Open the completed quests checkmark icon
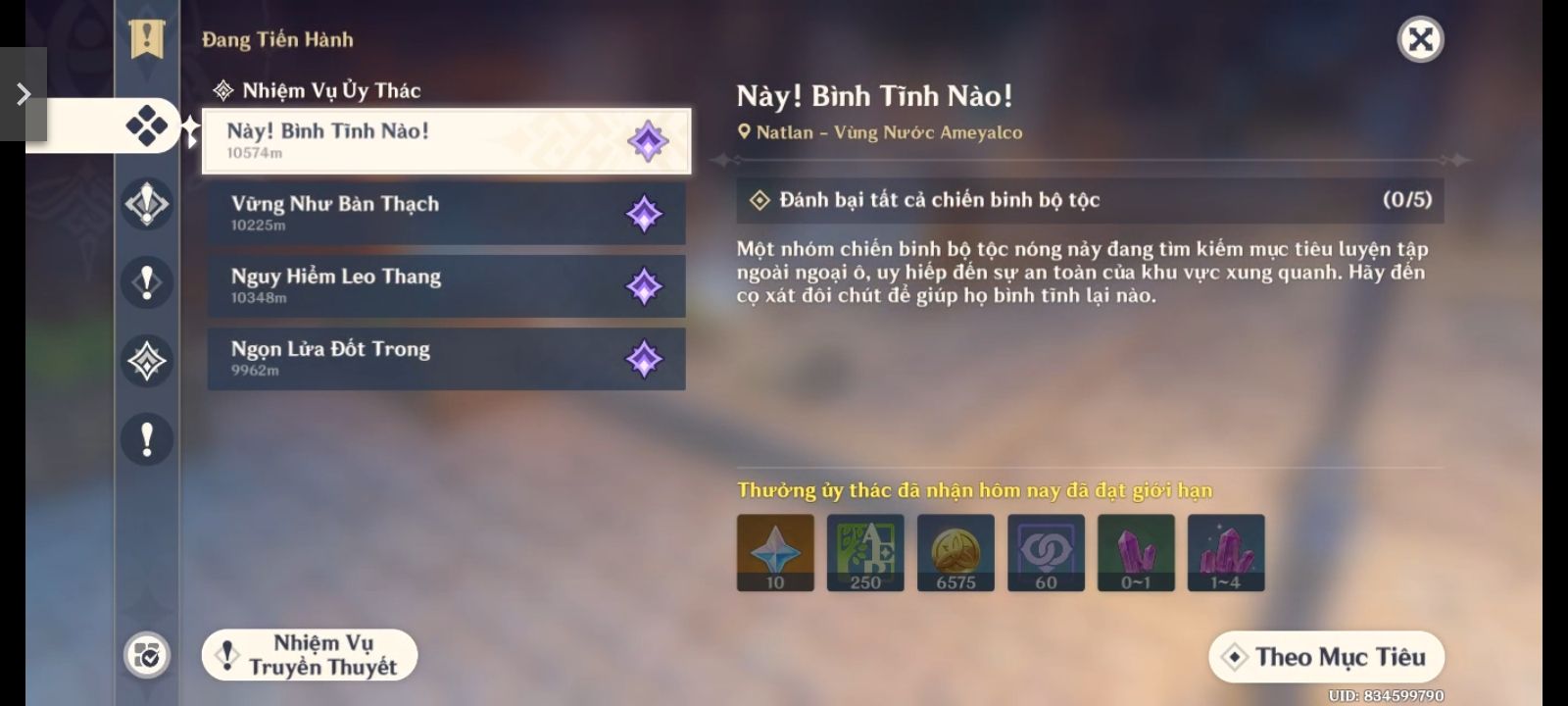1568x706 pixels. 147,655
